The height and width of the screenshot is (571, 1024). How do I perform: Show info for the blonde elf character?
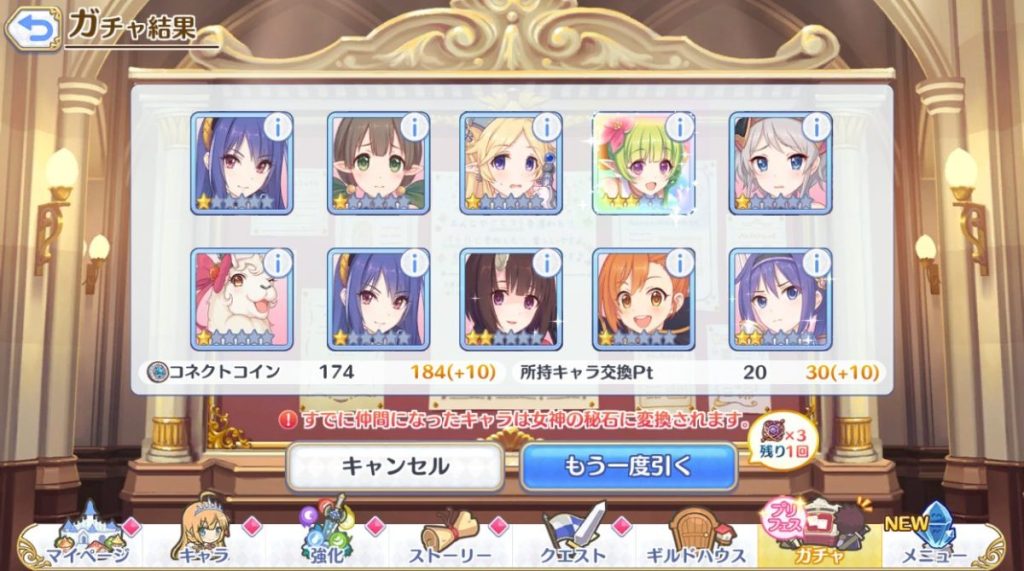pos(546,127)
